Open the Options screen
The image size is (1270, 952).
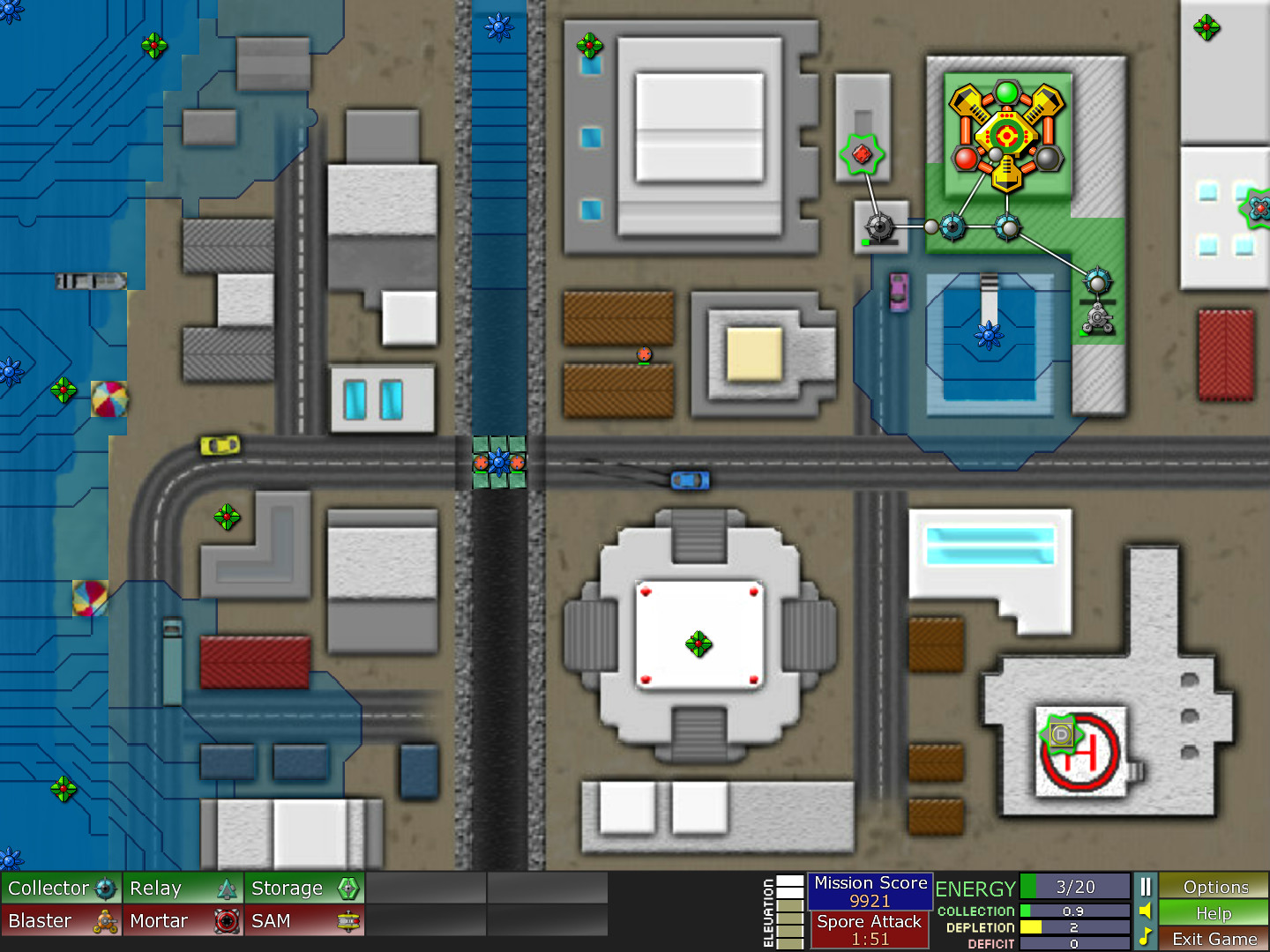pyautogui.click(x=1214, y=887)
